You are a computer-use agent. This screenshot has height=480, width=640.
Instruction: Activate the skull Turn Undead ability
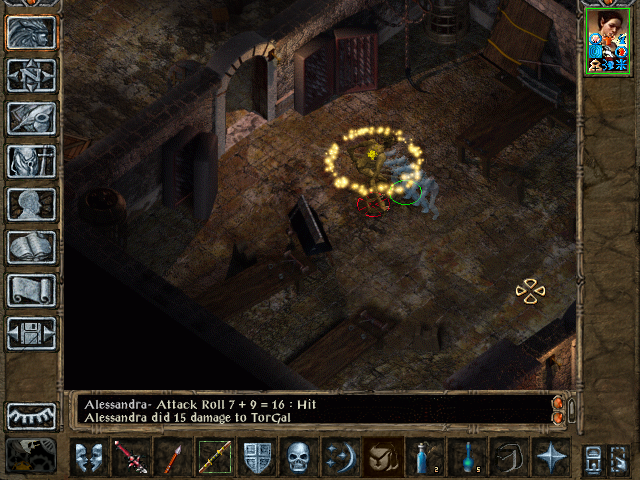[x=299, y=458]
